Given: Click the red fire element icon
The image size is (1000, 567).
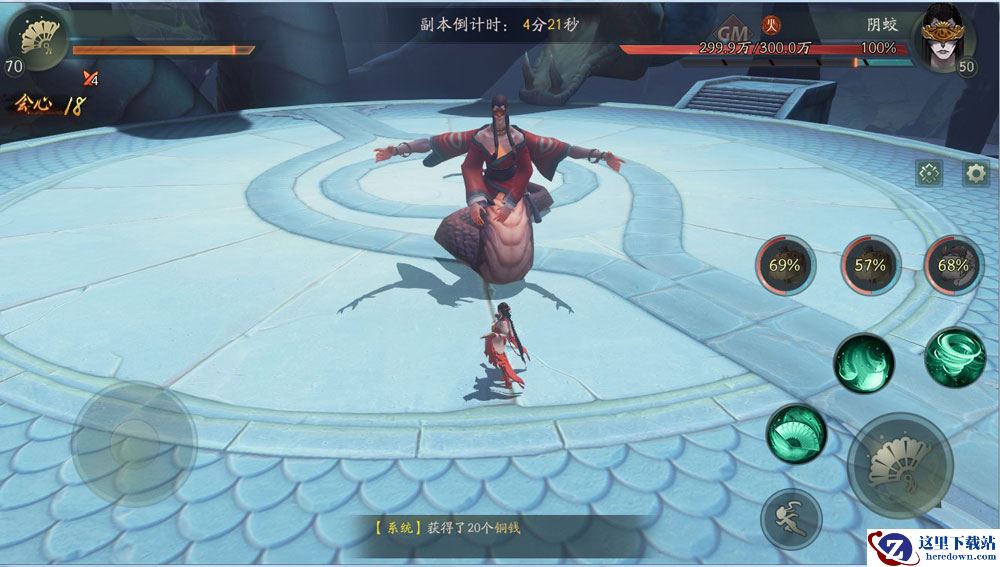Looking at the screenshot, I should (x=771, y=26).
